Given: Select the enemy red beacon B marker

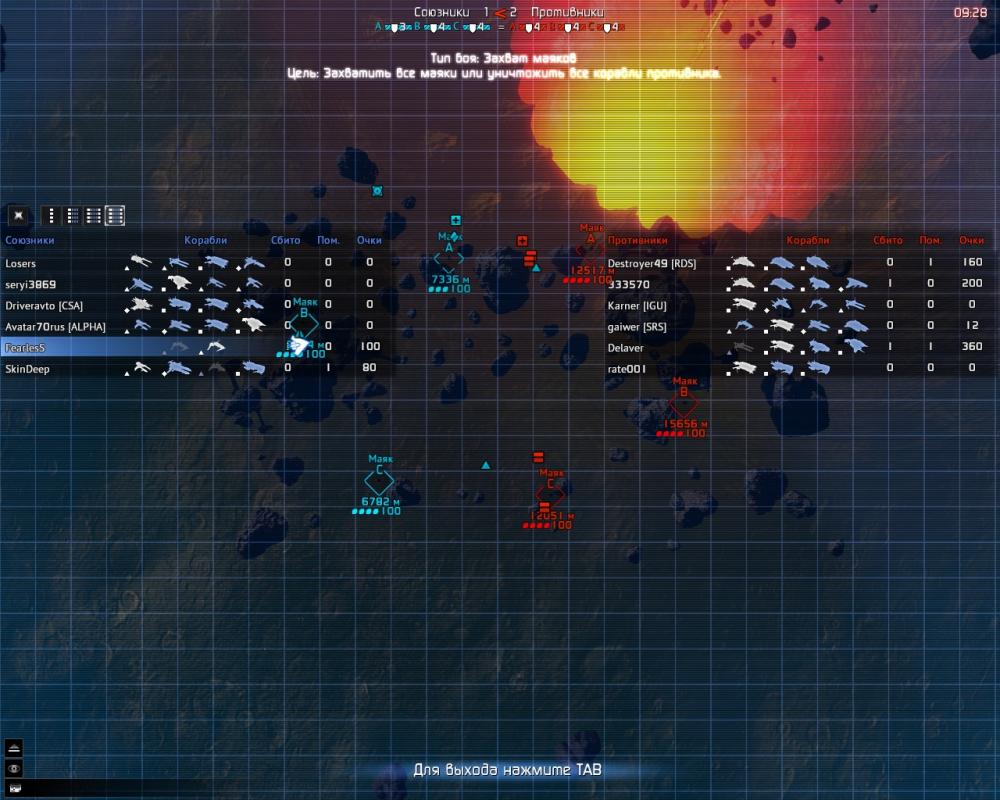Looking at the screenshot, I should tap(684, 405).
